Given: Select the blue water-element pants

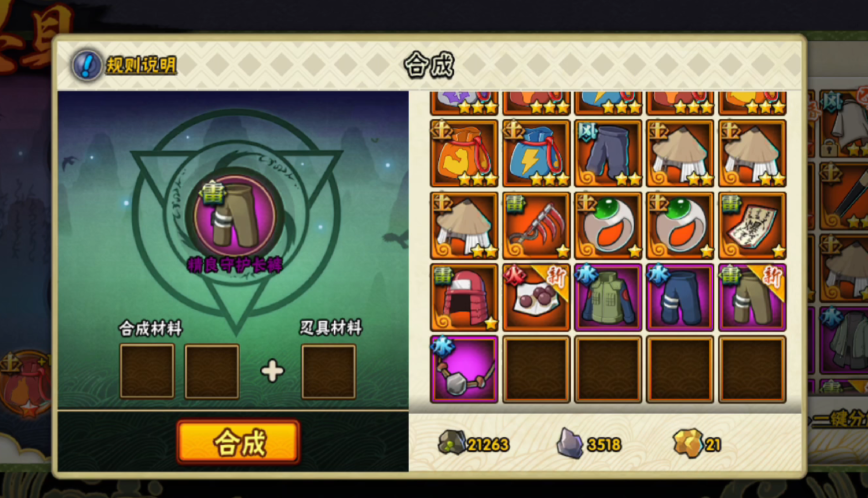Looking at the screenshot, I should click(680, 297).
